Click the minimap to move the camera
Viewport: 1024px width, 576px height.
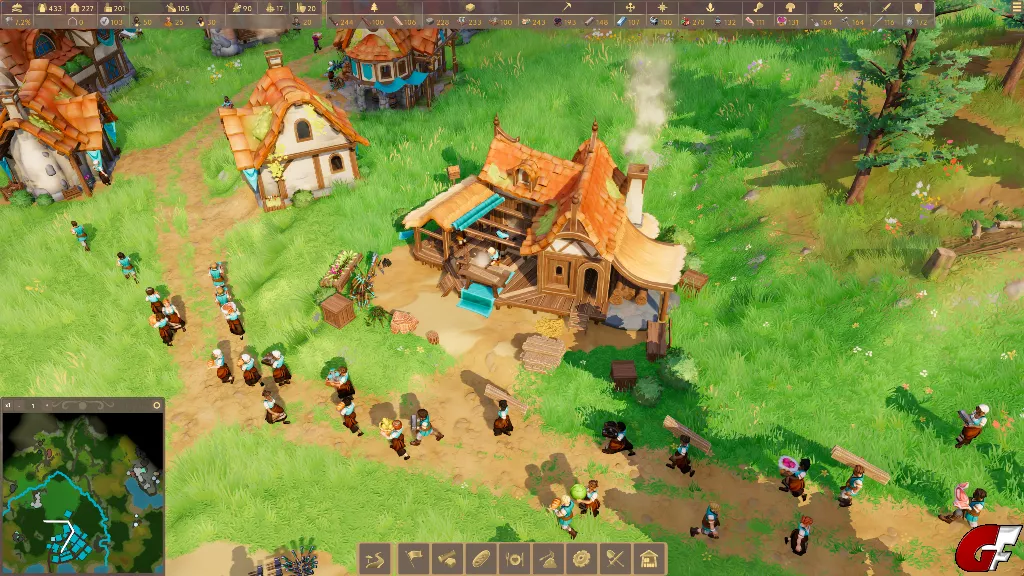pyautogui.click(x=82, y=492)
